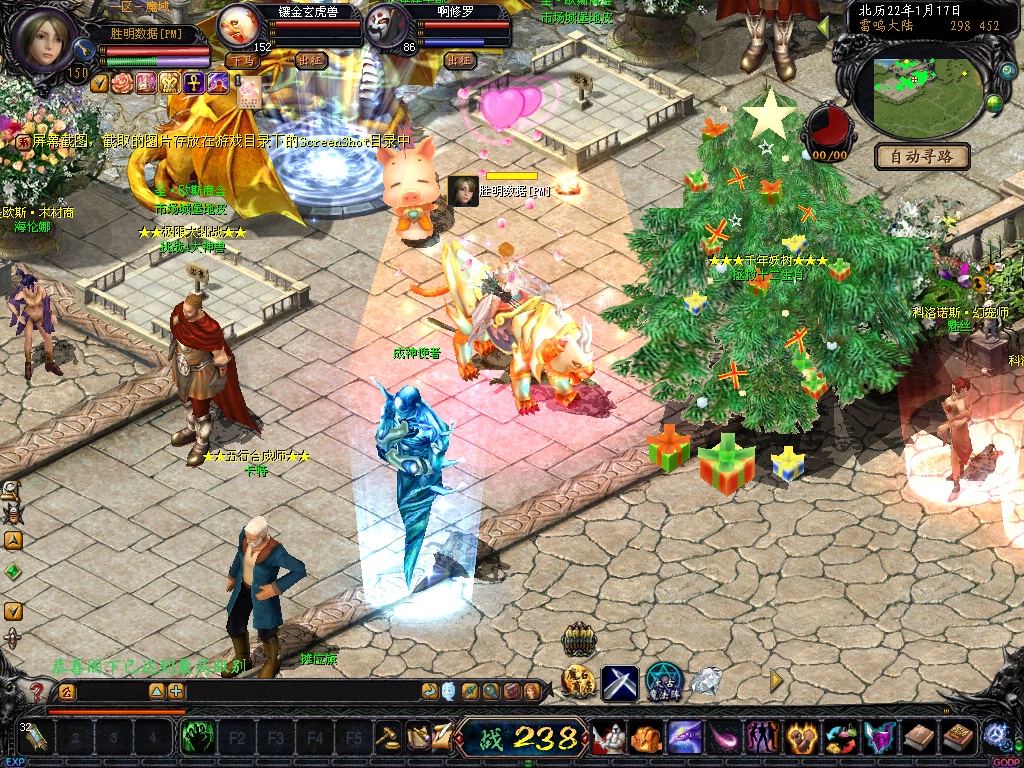Select the 啊修罗 masked pet portrait
The width and height of the screenshot is (1024, 768).
click(386, 24)
